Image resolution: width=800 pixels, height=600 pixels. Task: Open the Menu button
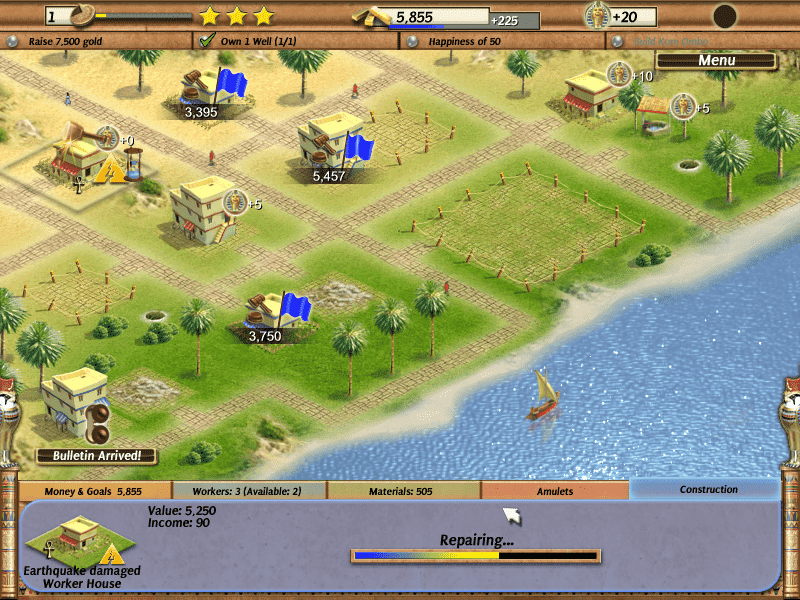[716, 61]
